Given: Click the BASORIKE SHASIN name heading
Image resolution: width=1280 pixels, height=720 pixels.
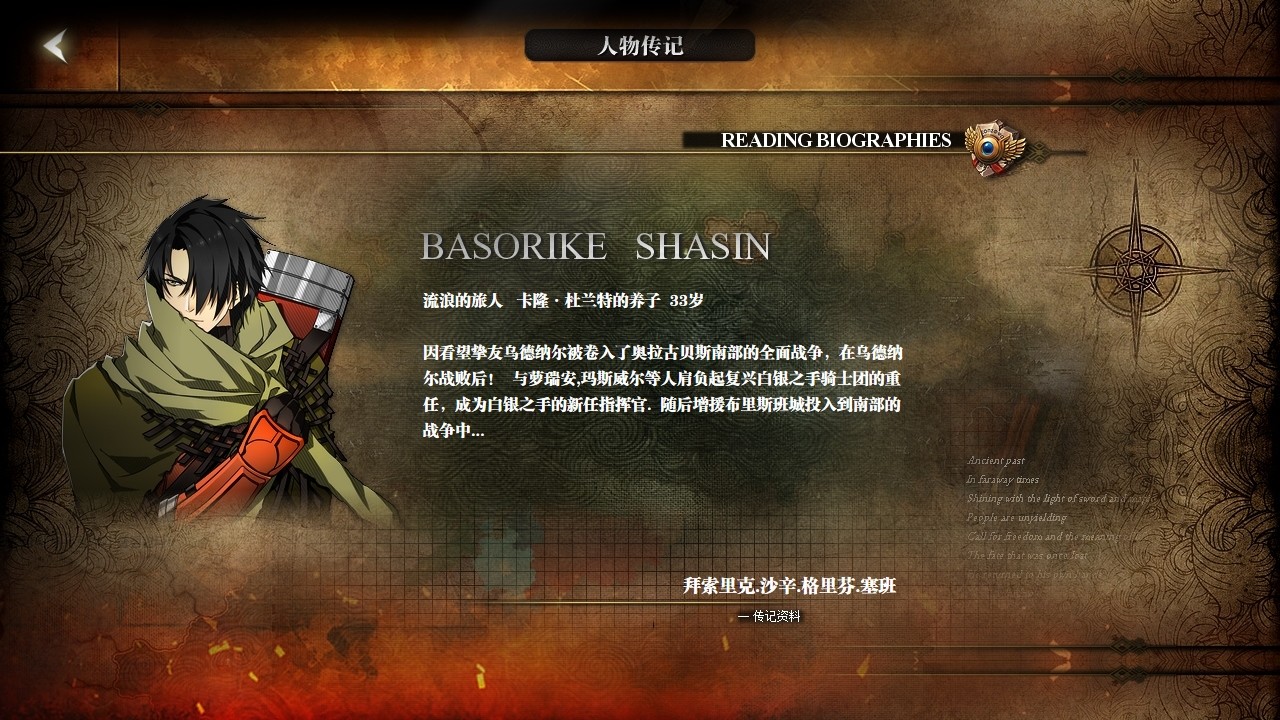Looking at the screenshot, I should pyautogui.click(x=596, y=246).
